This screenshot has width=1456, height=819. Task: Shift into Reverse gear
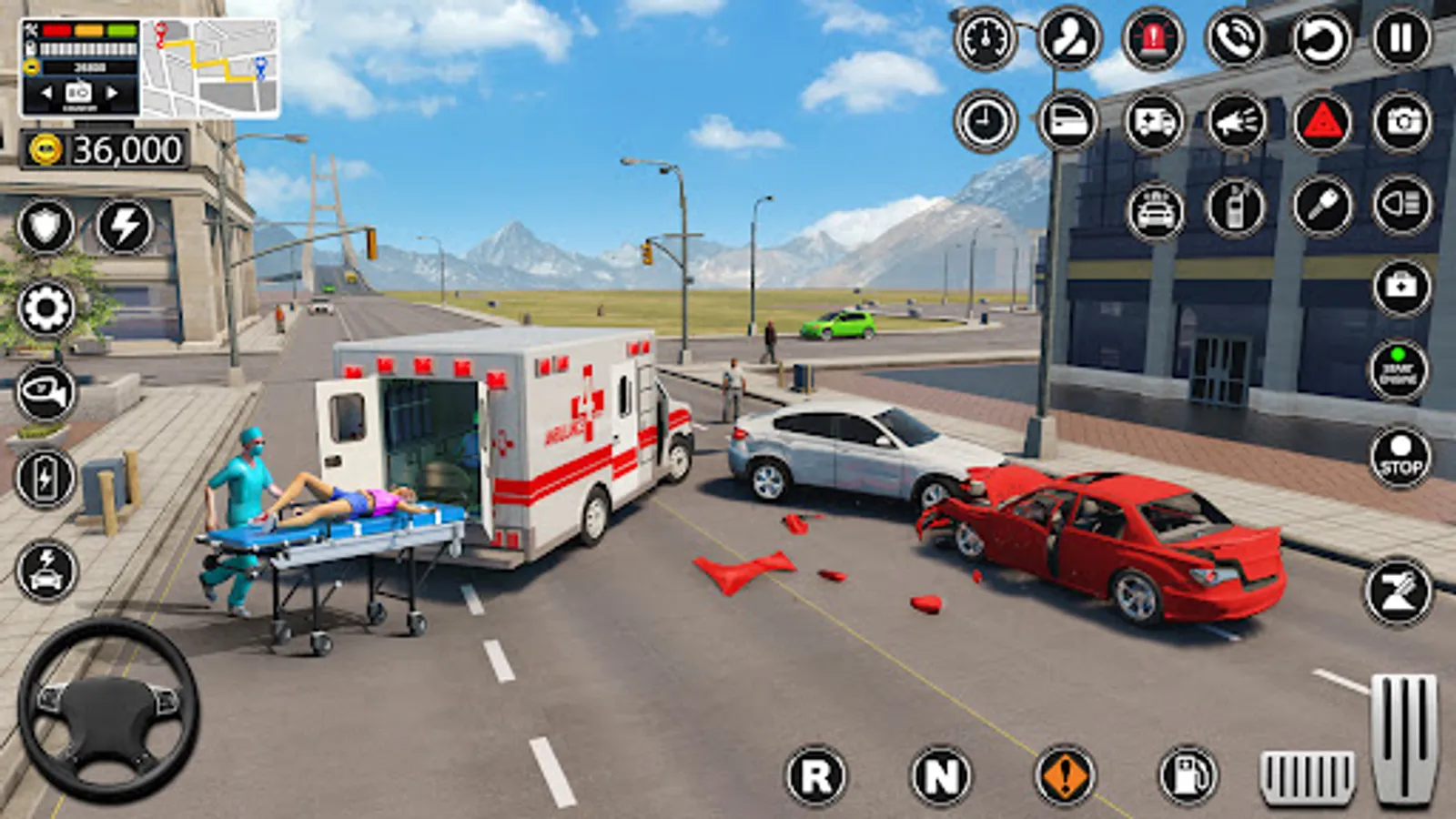(815, 776)
